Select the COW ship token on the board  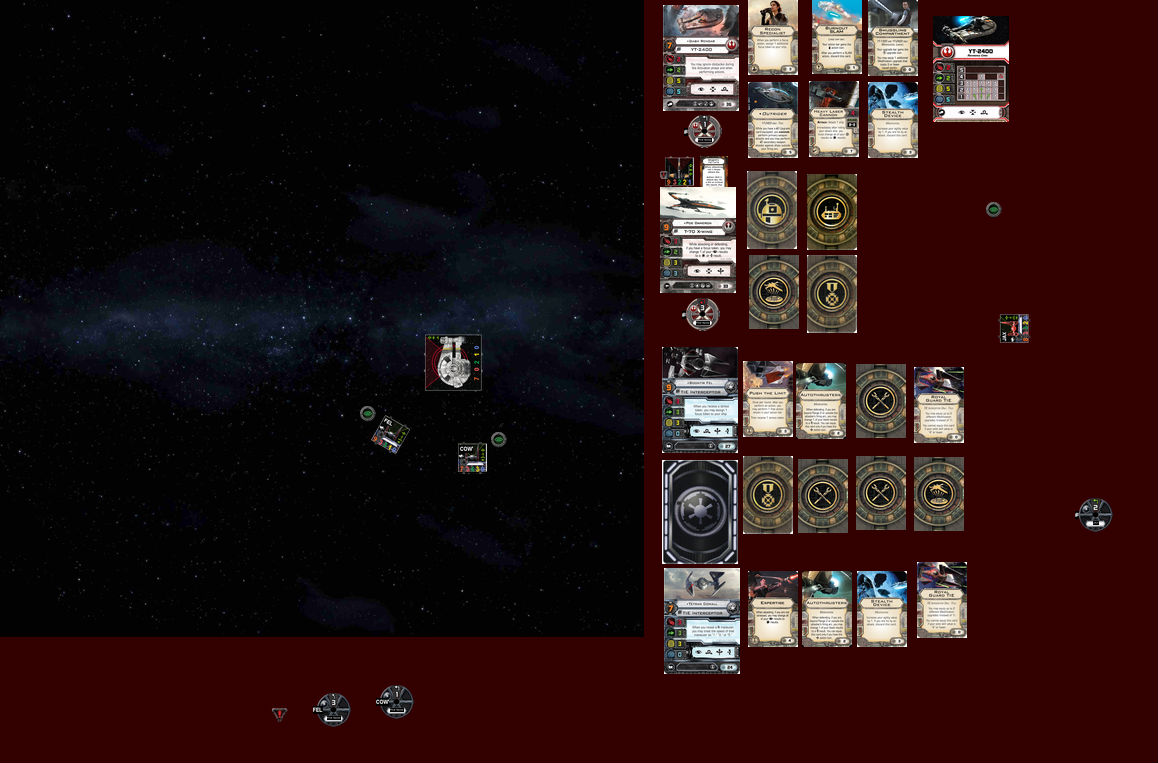point(472,457)
